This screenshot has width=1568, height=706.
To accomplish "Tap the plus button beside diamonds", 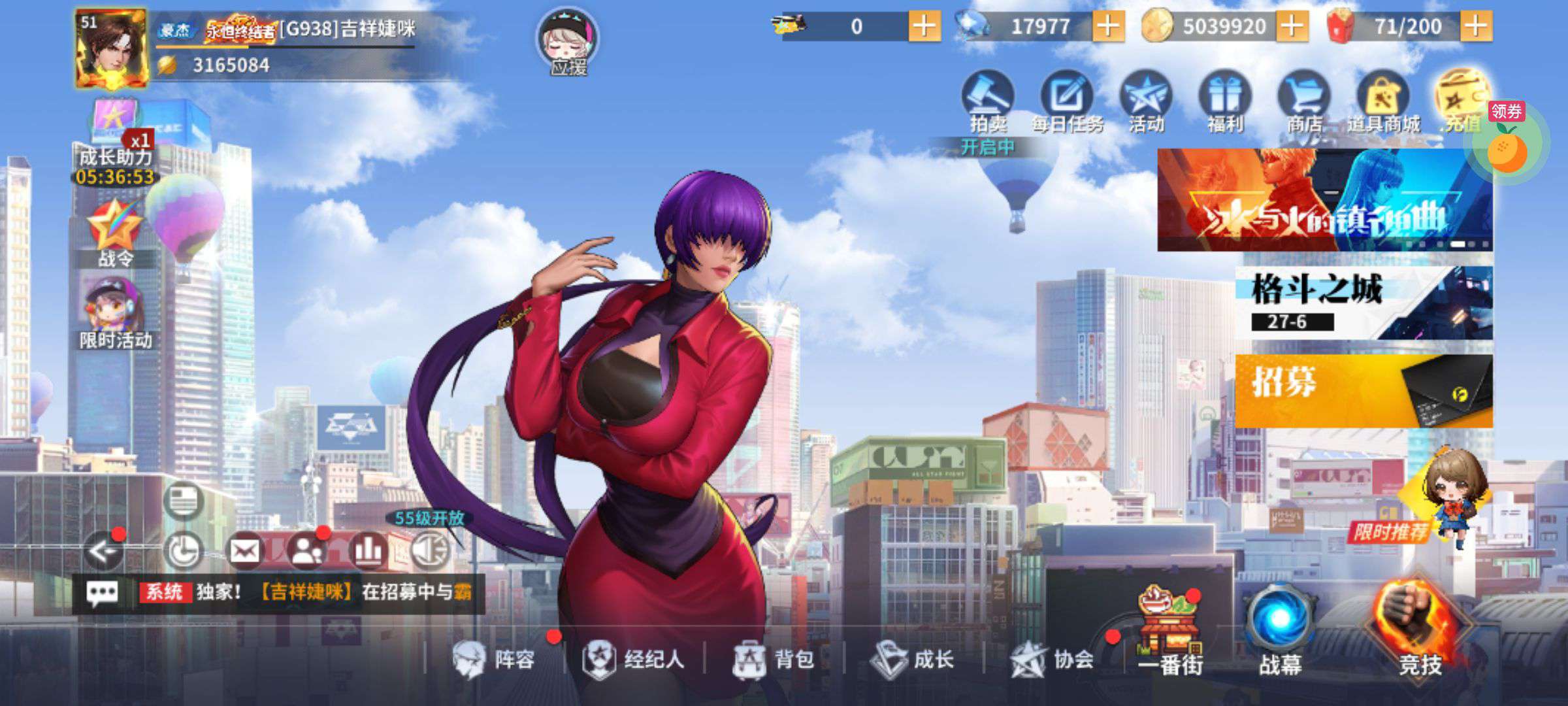I will click(x=1108, y=27).
